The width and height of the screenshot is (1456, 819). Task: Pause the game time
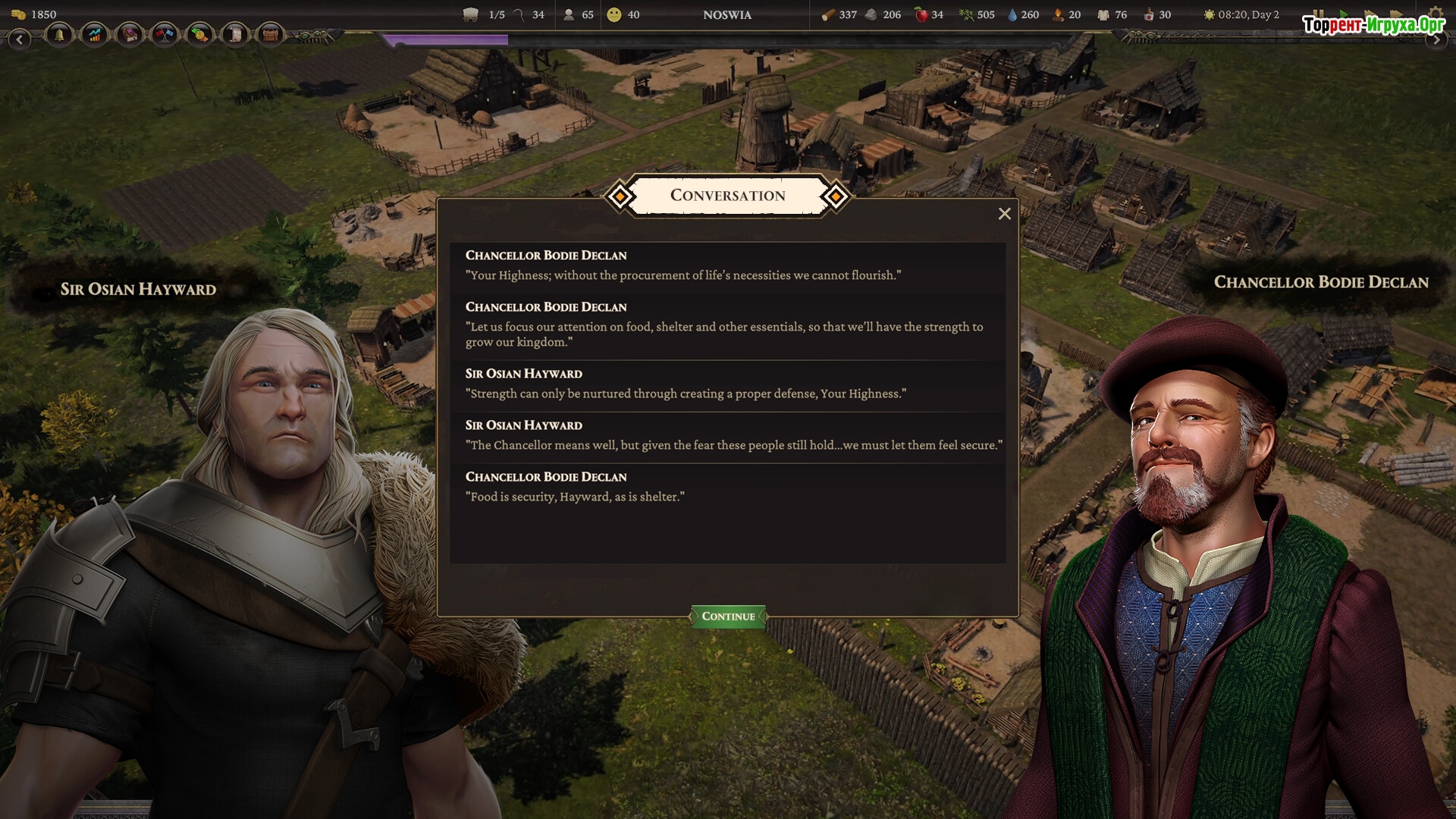pyautogui.click(x=1318, y=14)
